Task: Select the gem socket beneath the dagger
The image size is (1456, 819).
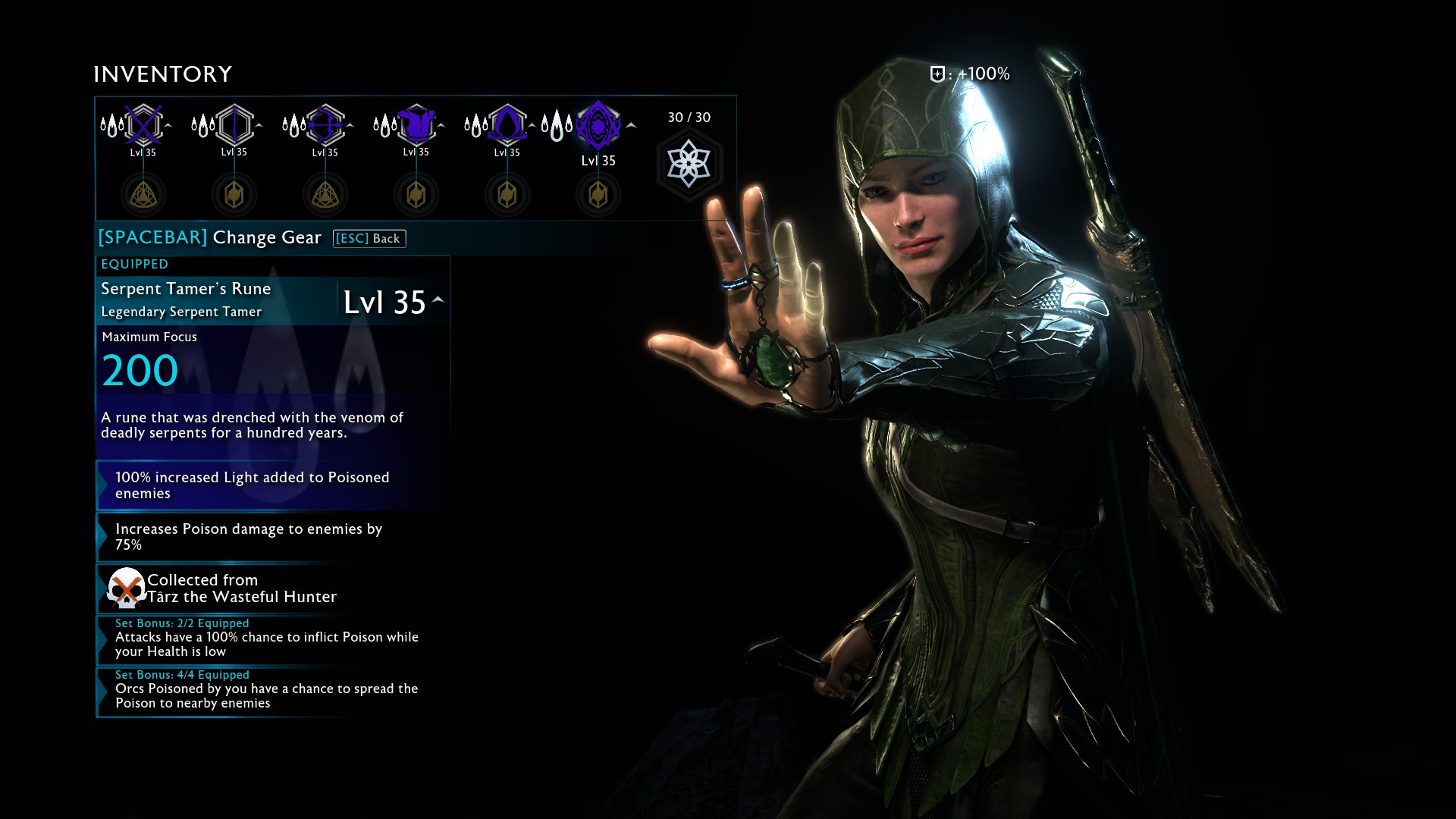Action: pos(234,195)
